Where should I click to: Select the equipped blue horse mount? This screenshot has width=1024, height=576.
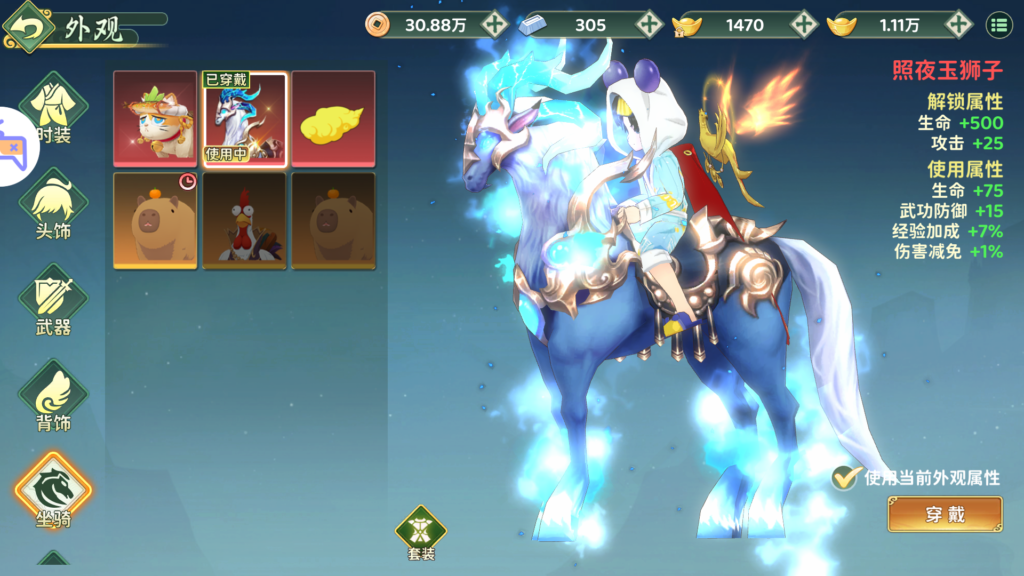pyautogui.click(x=244, y=118)
